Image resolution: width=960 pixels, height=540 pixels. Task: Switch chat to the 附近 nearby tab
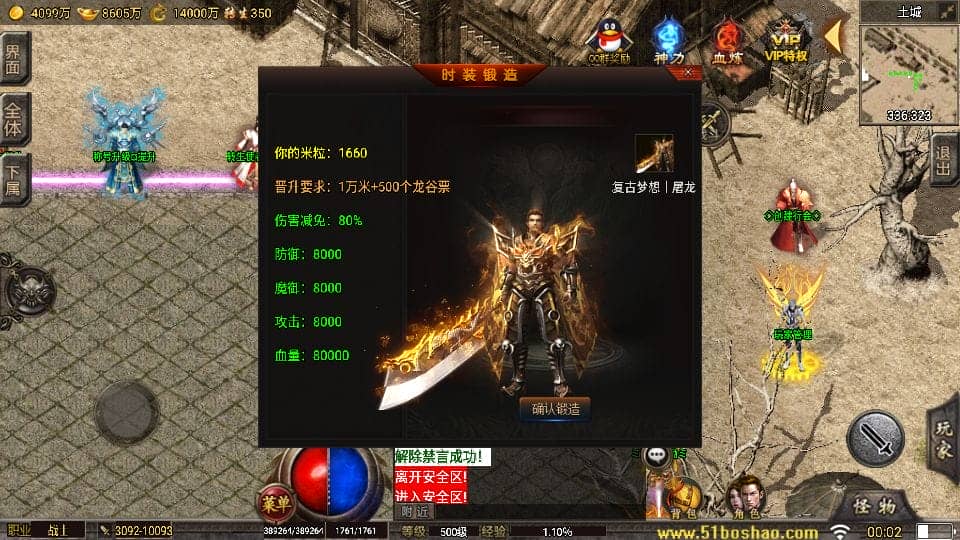[x=415, y=511]
